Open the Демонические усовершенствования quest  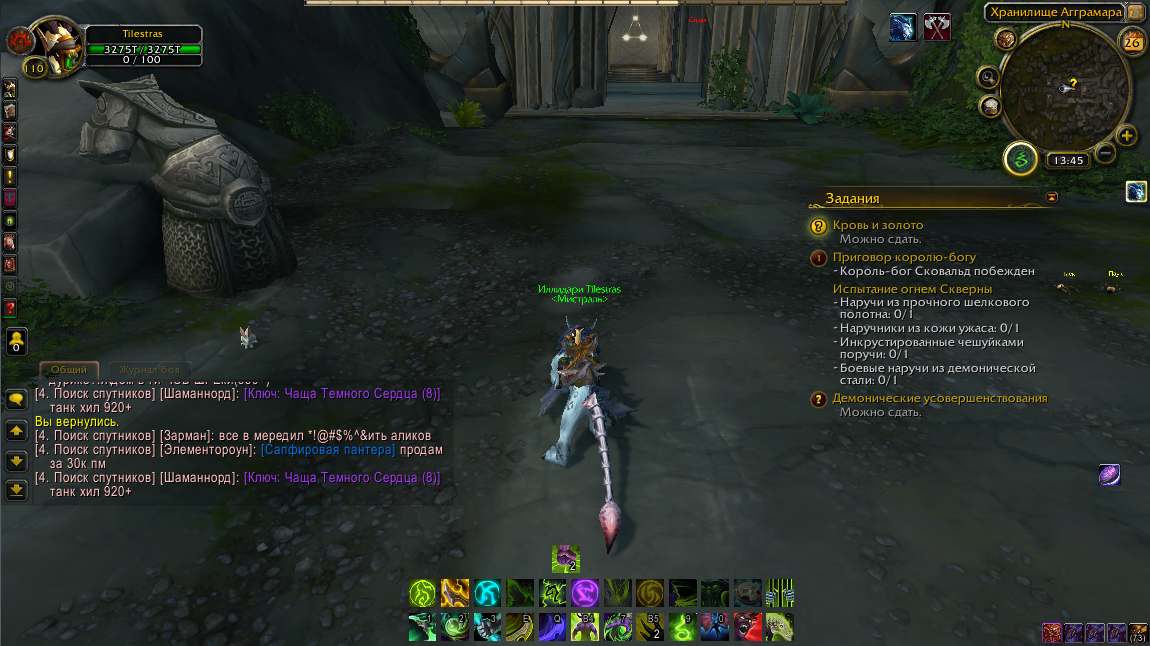pyautogui.click(x=939, y=398)
